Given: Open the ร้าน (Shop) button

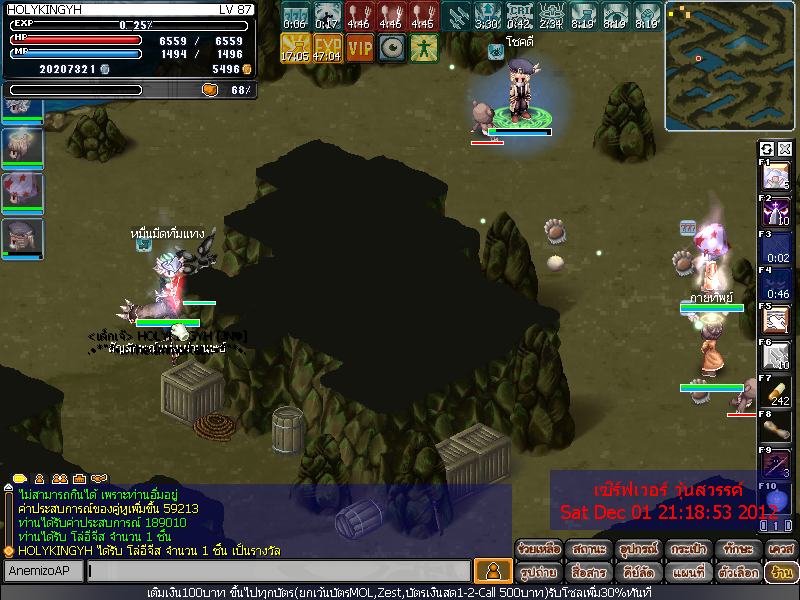Looking at the screenshot, I should tap(779, 572).
